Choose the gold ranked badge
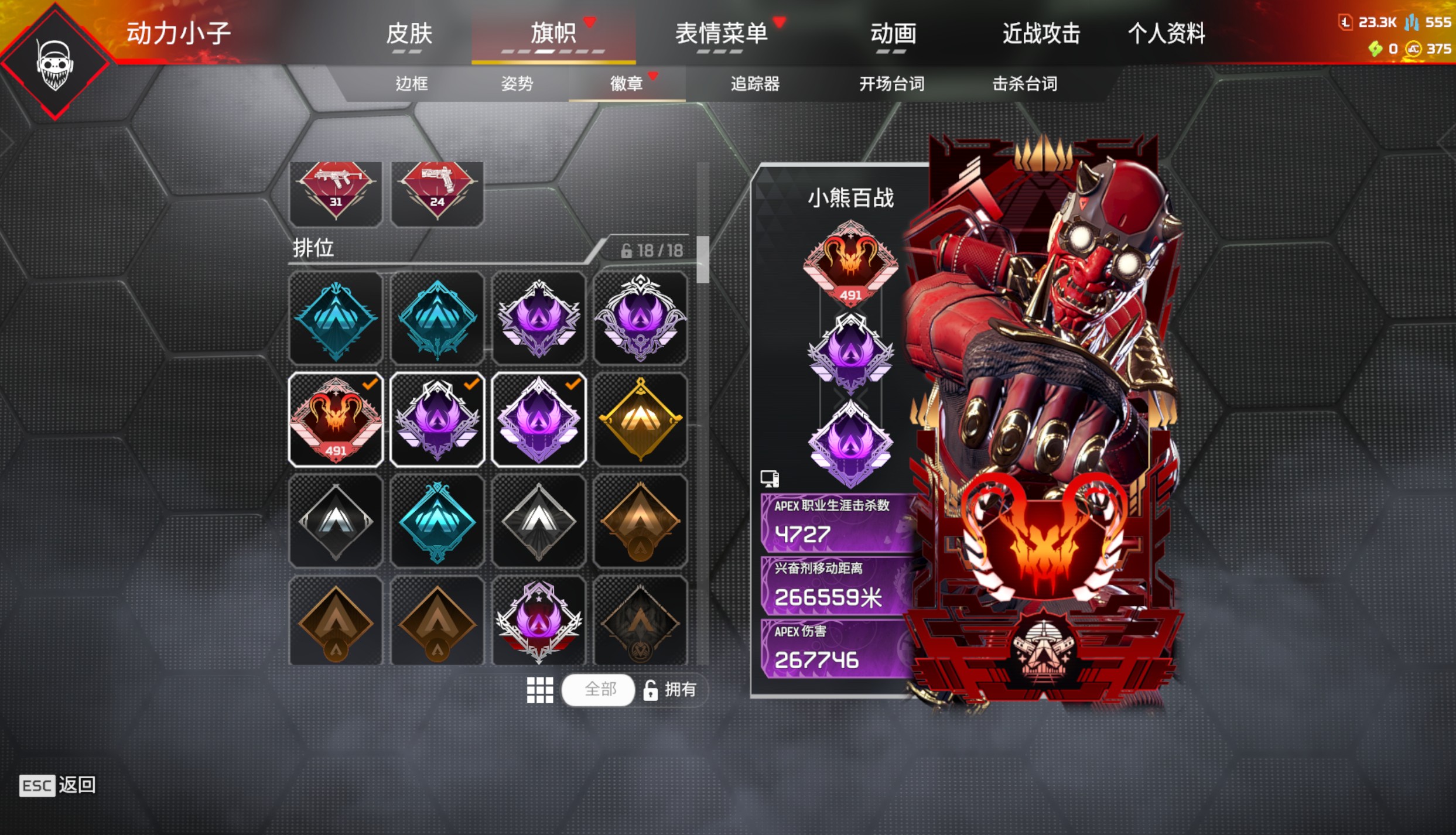The width and height of the screenshot is (1456, 835). (x=640, y=419)
